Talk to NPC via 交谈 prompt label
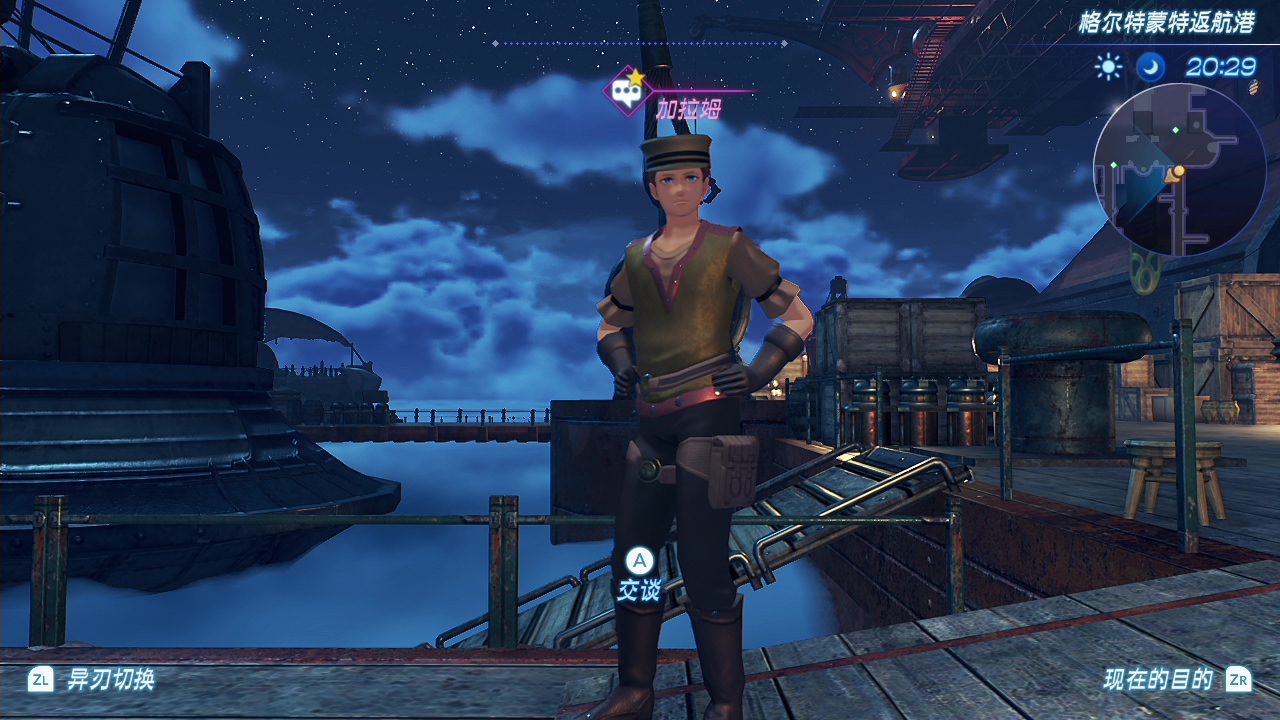Screen dimensions: 1280x720 639,591
